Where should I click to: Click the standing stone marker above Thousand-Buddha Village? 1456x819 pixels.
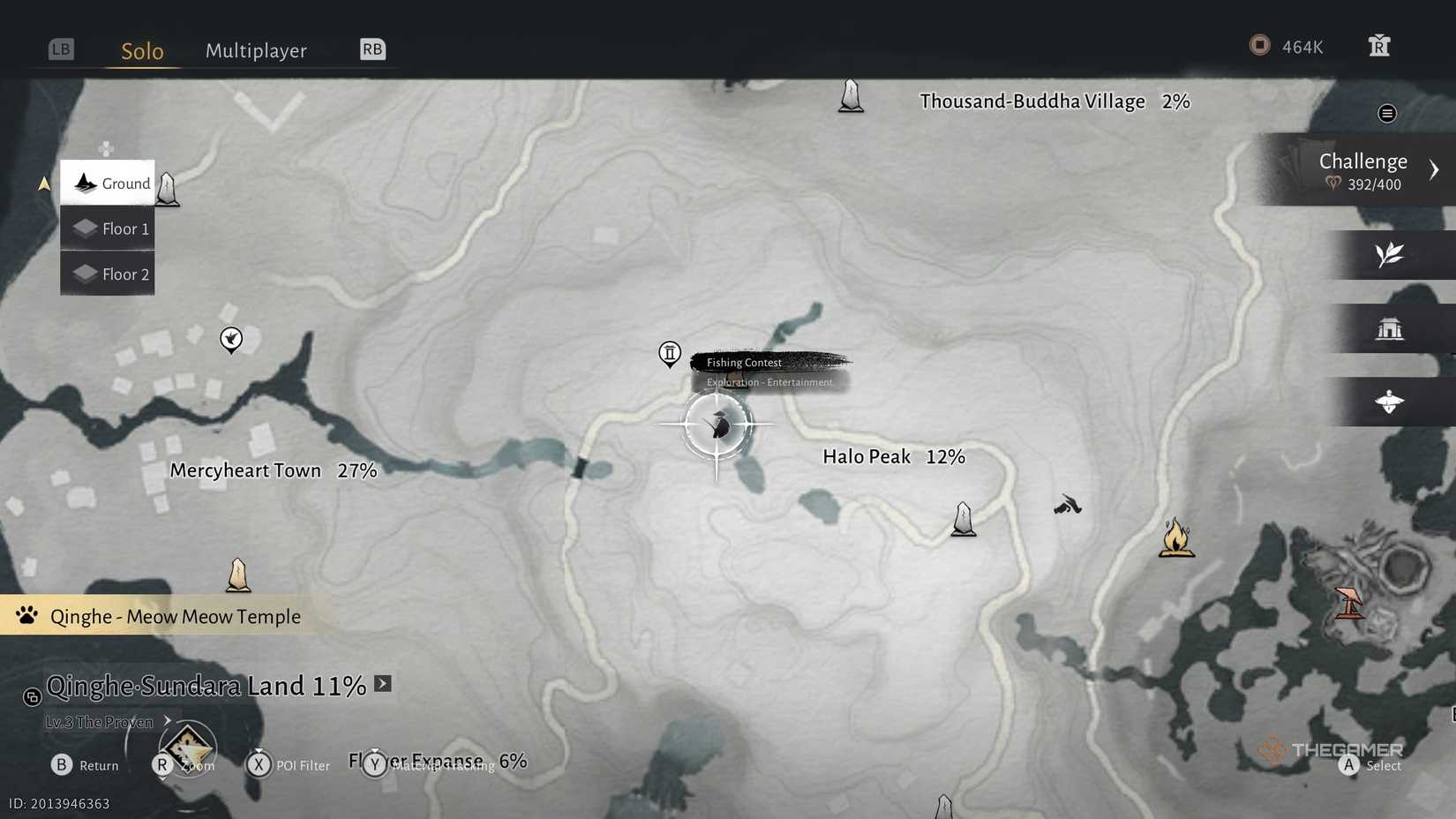(850, 95)
